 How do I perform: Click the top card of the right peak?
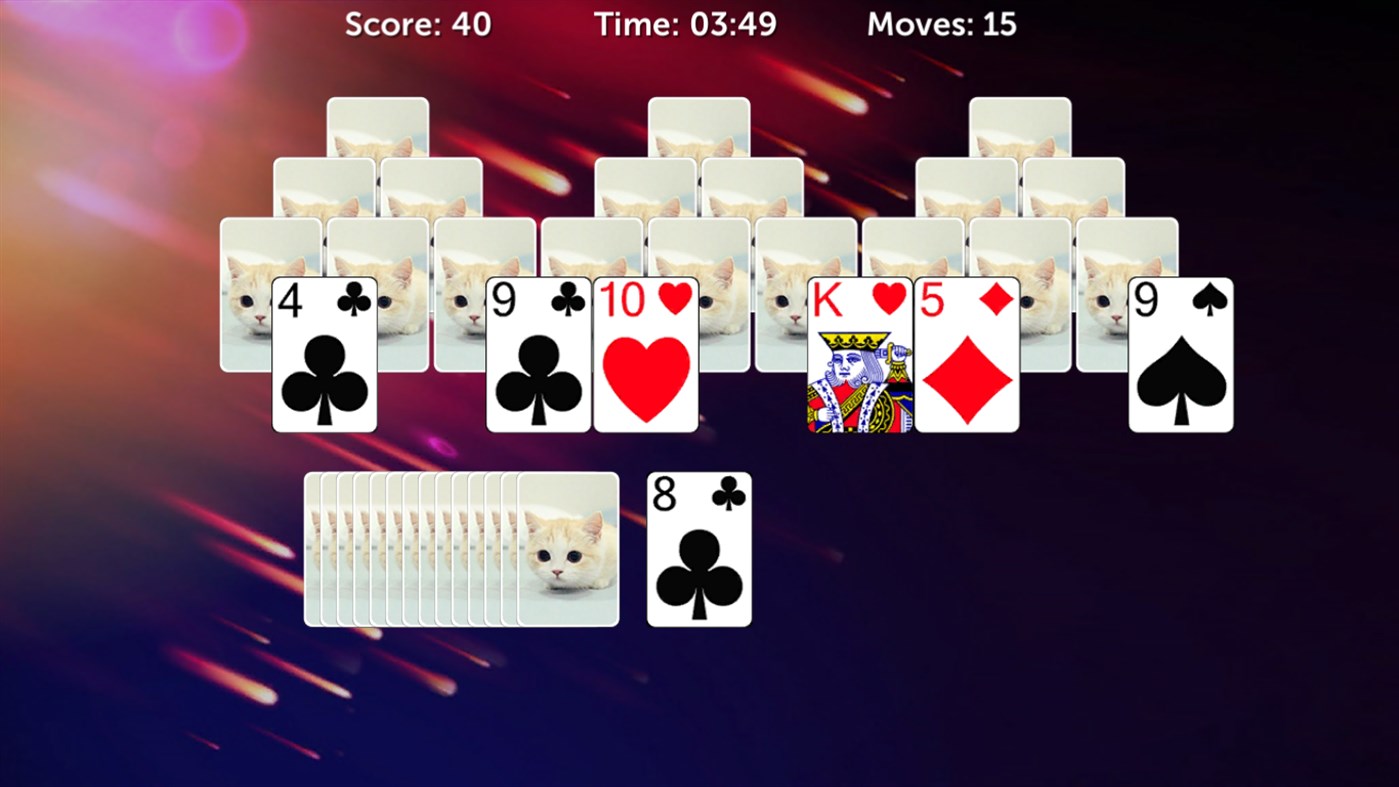tap(1021, 125)
